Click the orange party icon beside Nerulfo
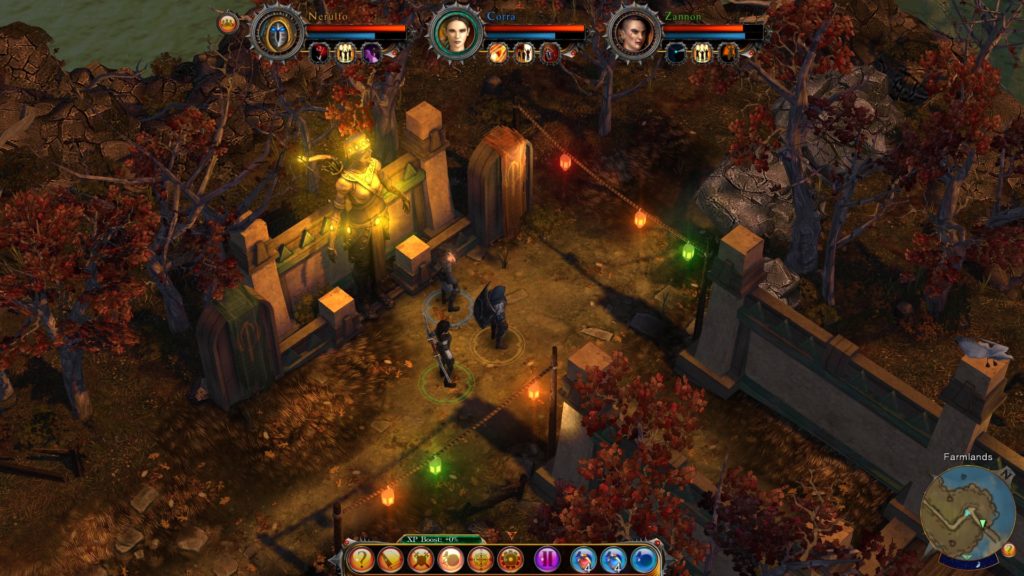Image resolution: width=1024 pixels, height=576 pixels. tap(228, 22)
